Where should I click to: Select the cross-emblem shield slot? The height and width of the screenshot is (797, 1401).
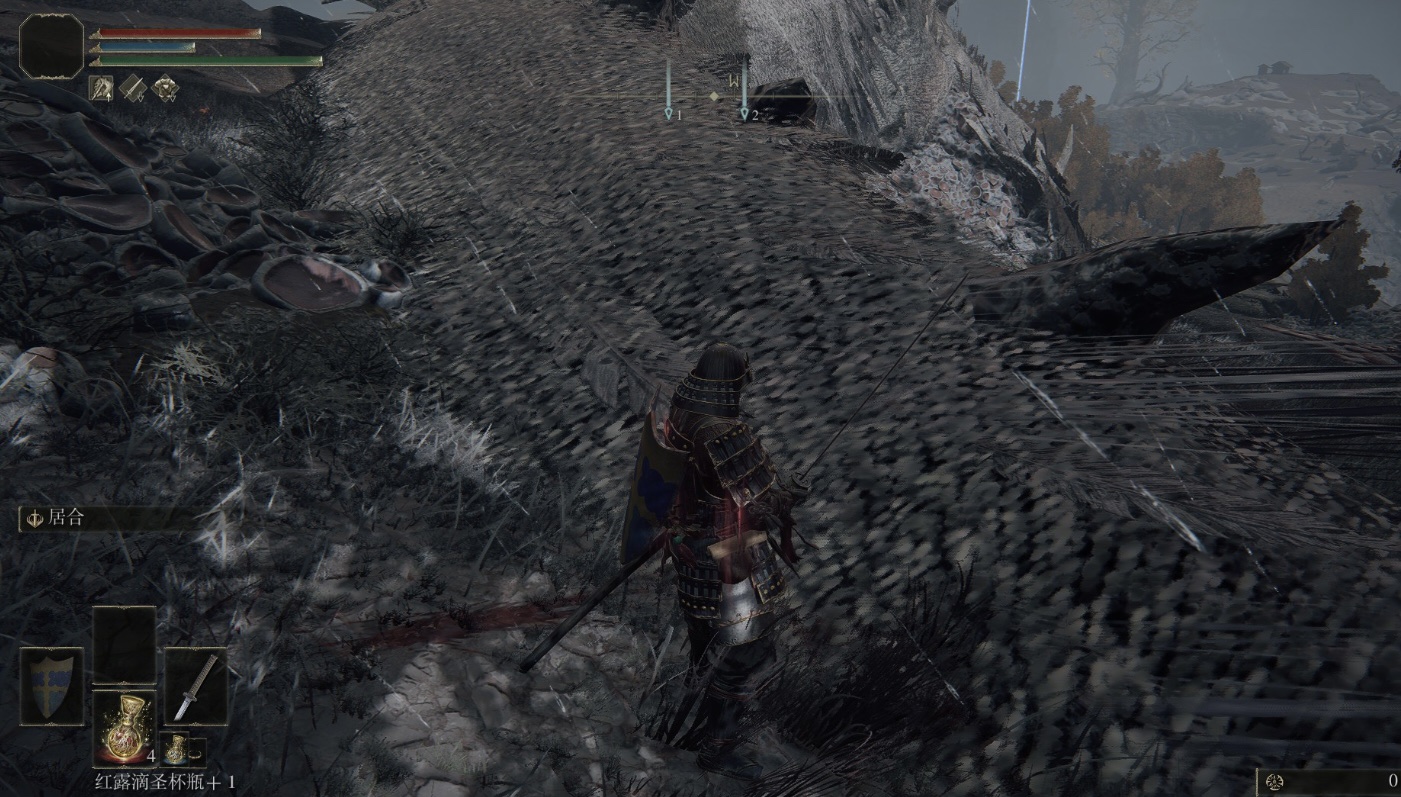coord(52,686)
